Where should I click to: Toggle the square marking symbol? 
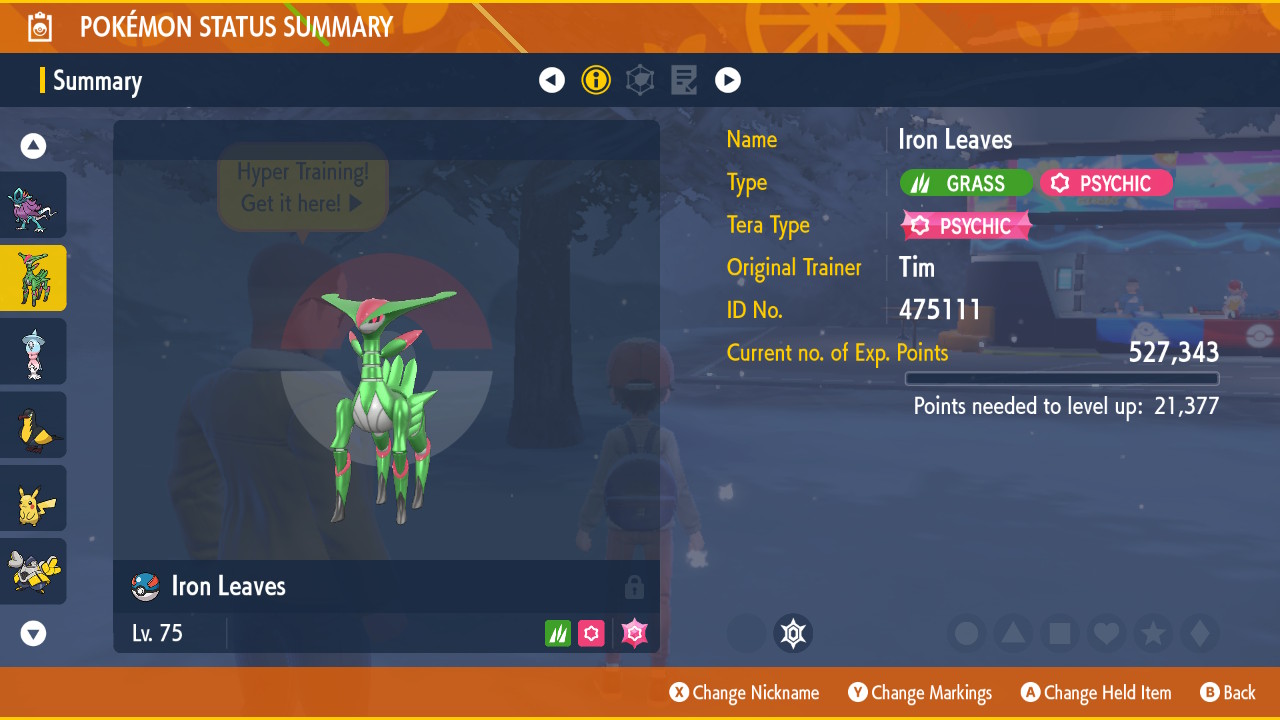pos(1060,634)
